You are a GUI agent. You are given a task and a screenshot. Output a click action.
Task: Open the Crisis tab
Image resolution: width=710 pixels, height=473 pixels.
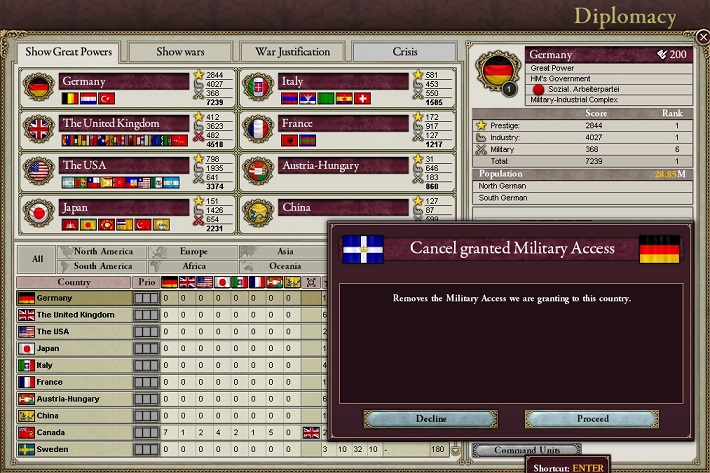(404, 52)
